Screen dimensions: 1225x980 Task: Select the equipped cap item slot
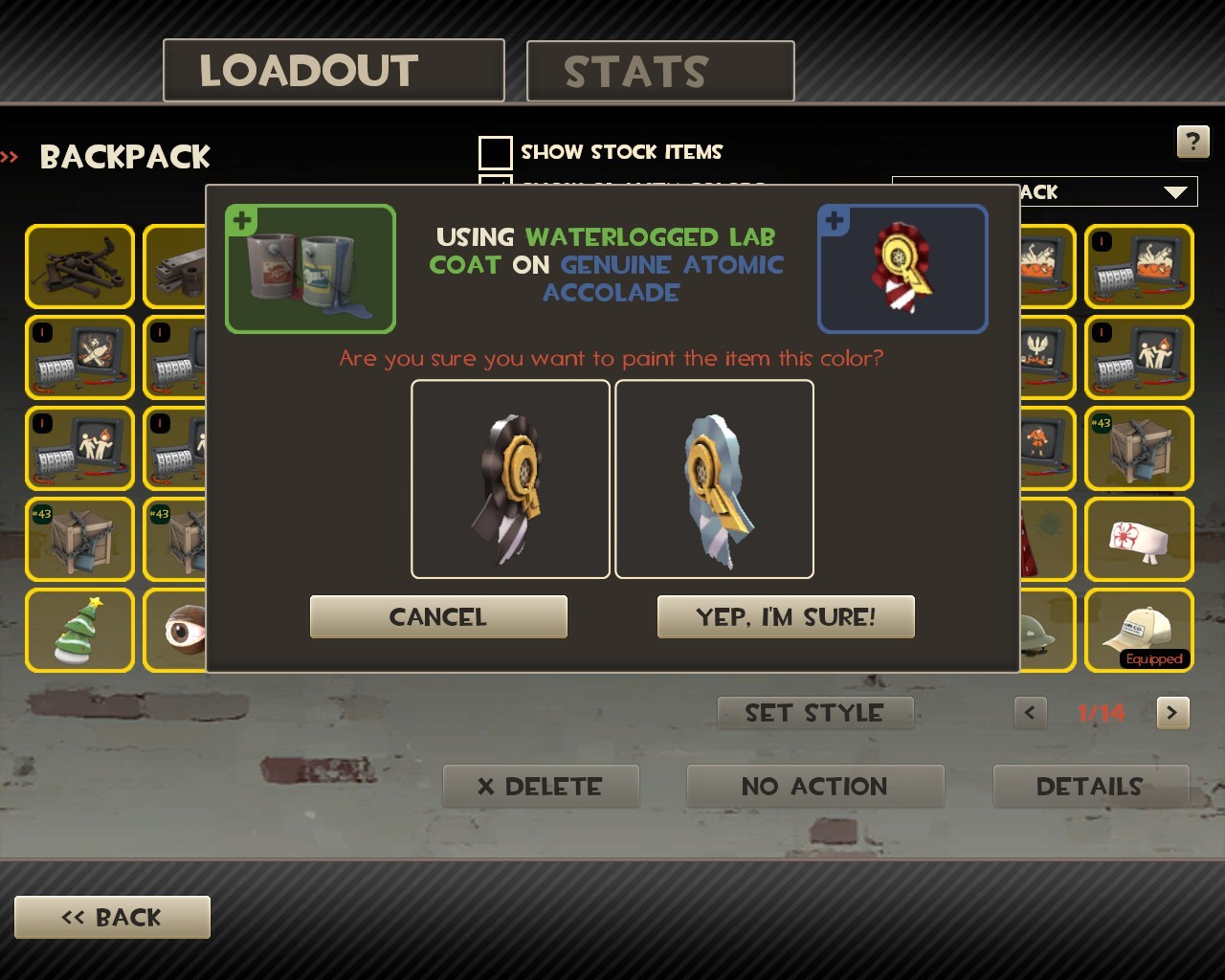1139,630
